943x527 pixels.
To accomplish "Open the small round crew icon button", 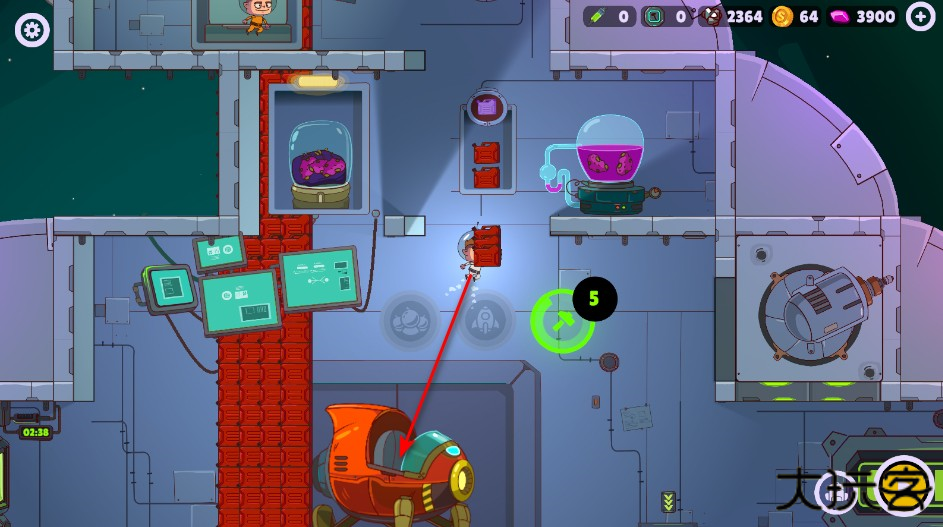I will [836, 489].
